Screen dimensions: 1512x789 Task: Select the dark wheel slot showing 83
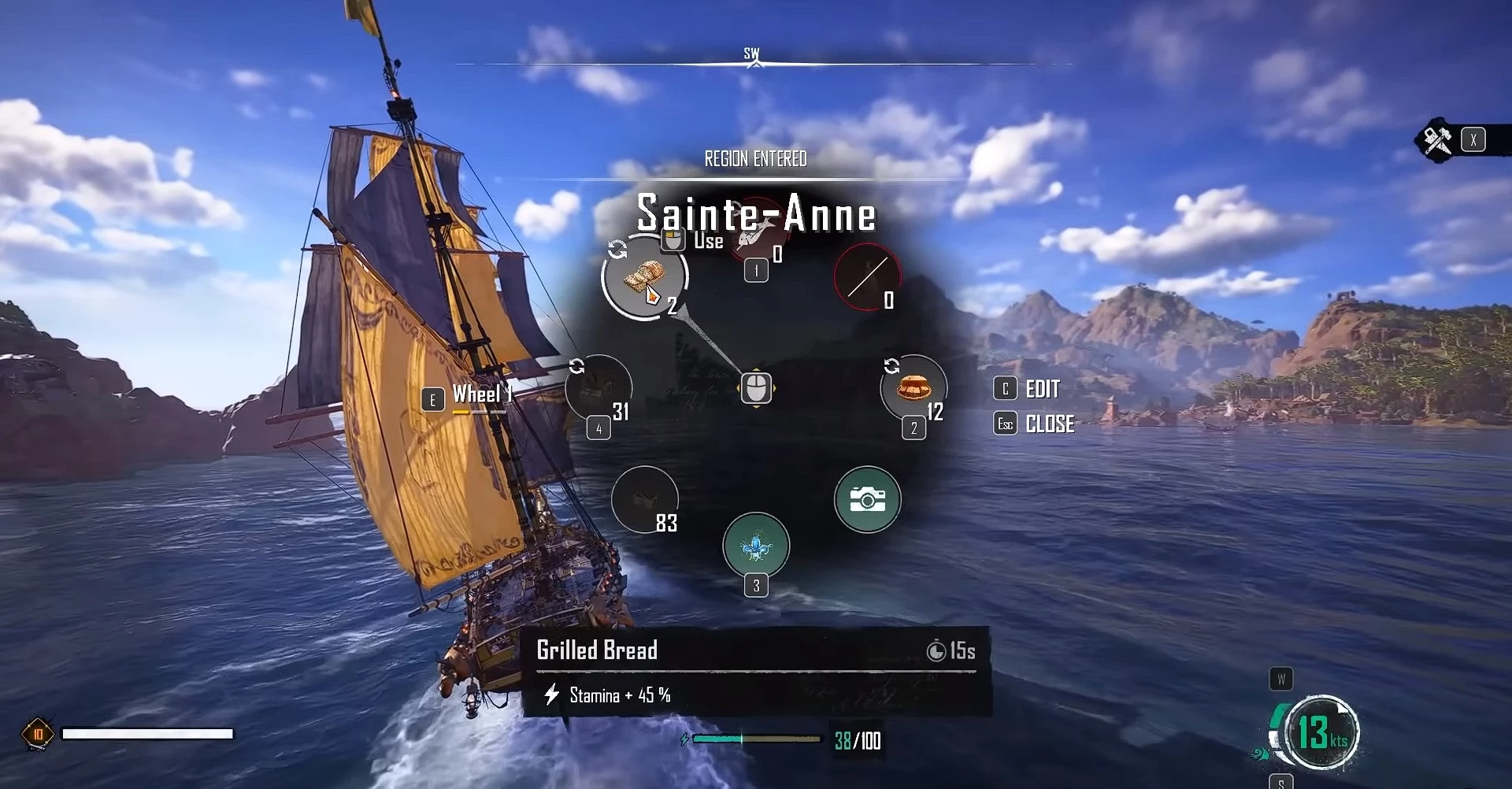click(x=644, y=499)
